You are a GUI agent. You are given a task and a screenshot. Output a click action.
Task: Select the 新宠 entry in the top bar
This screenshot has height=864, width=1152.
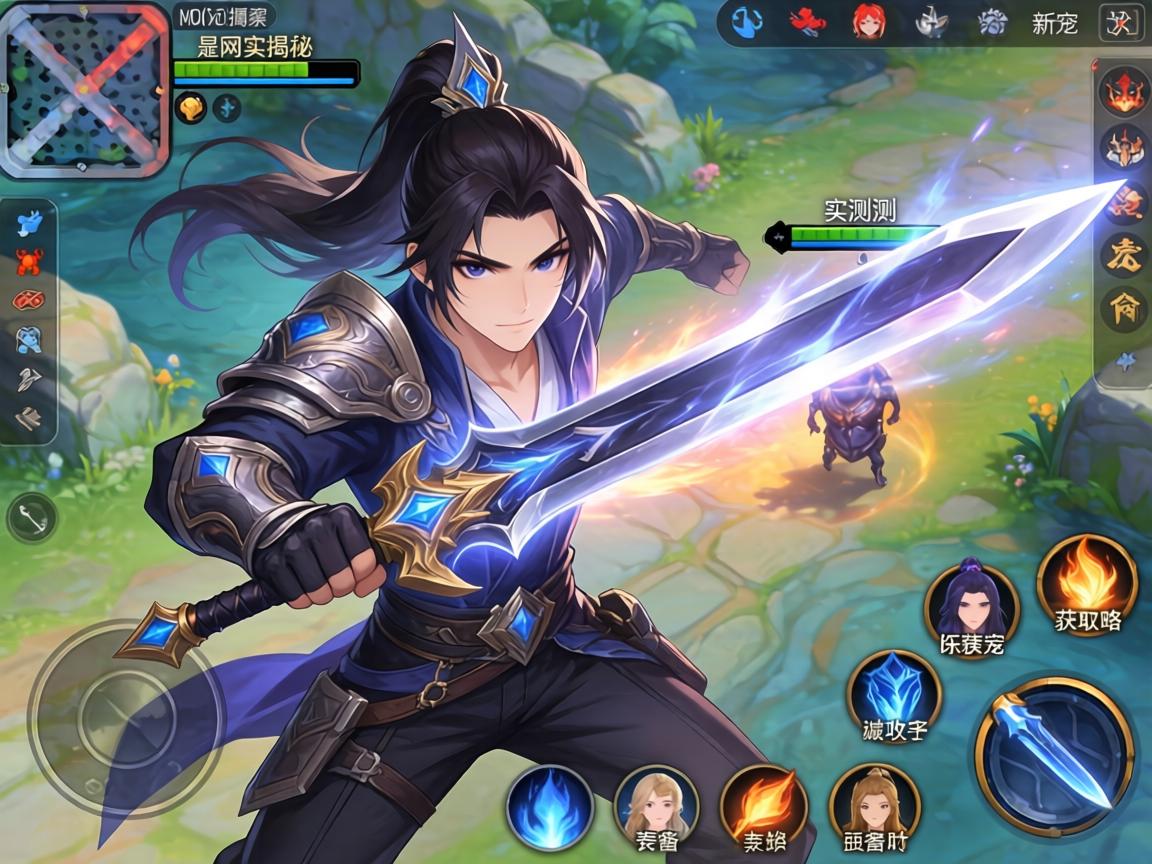[1054, 23]
